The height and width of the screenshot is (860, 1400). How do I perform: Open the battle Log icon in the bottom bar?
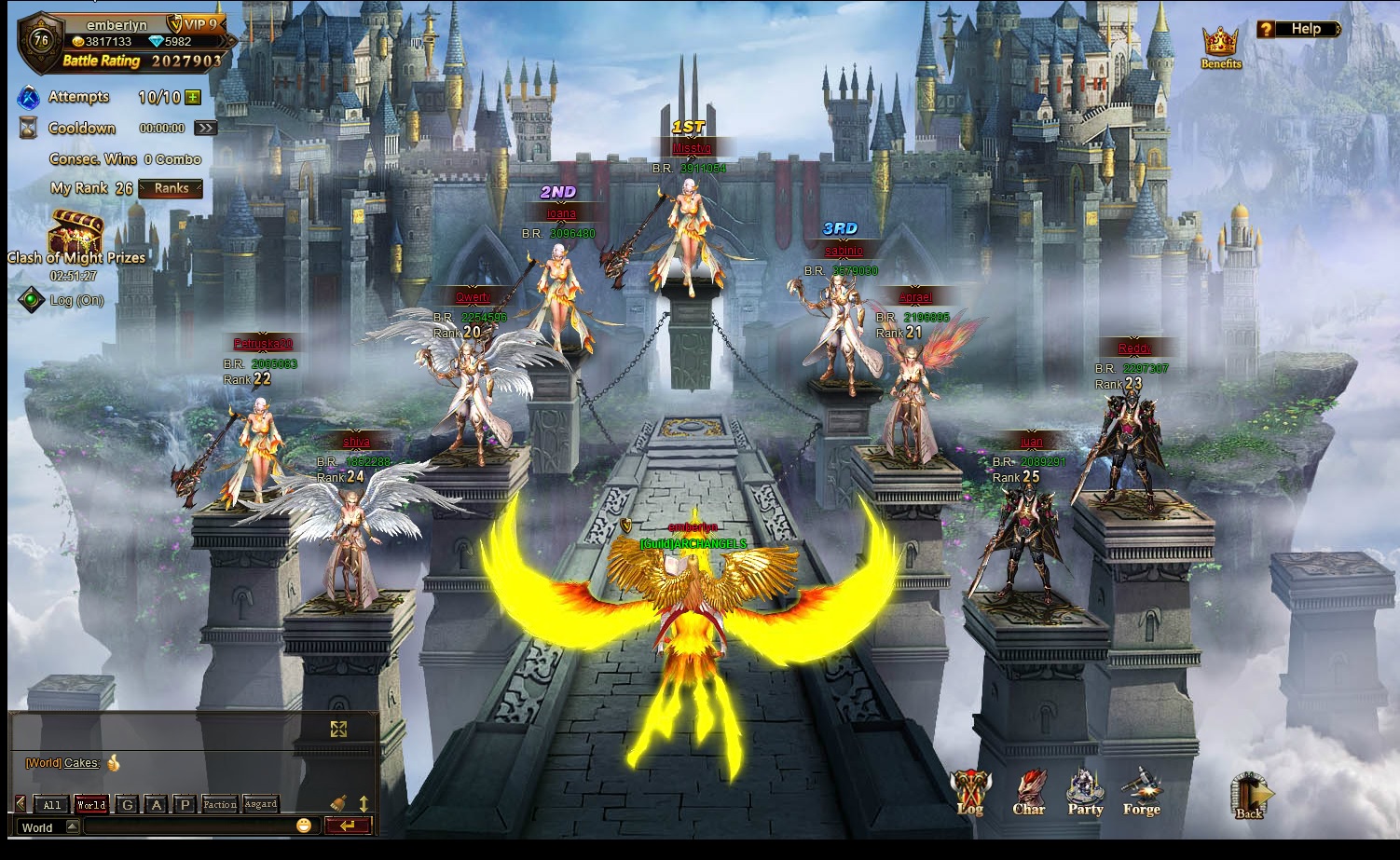click(969, 794)
